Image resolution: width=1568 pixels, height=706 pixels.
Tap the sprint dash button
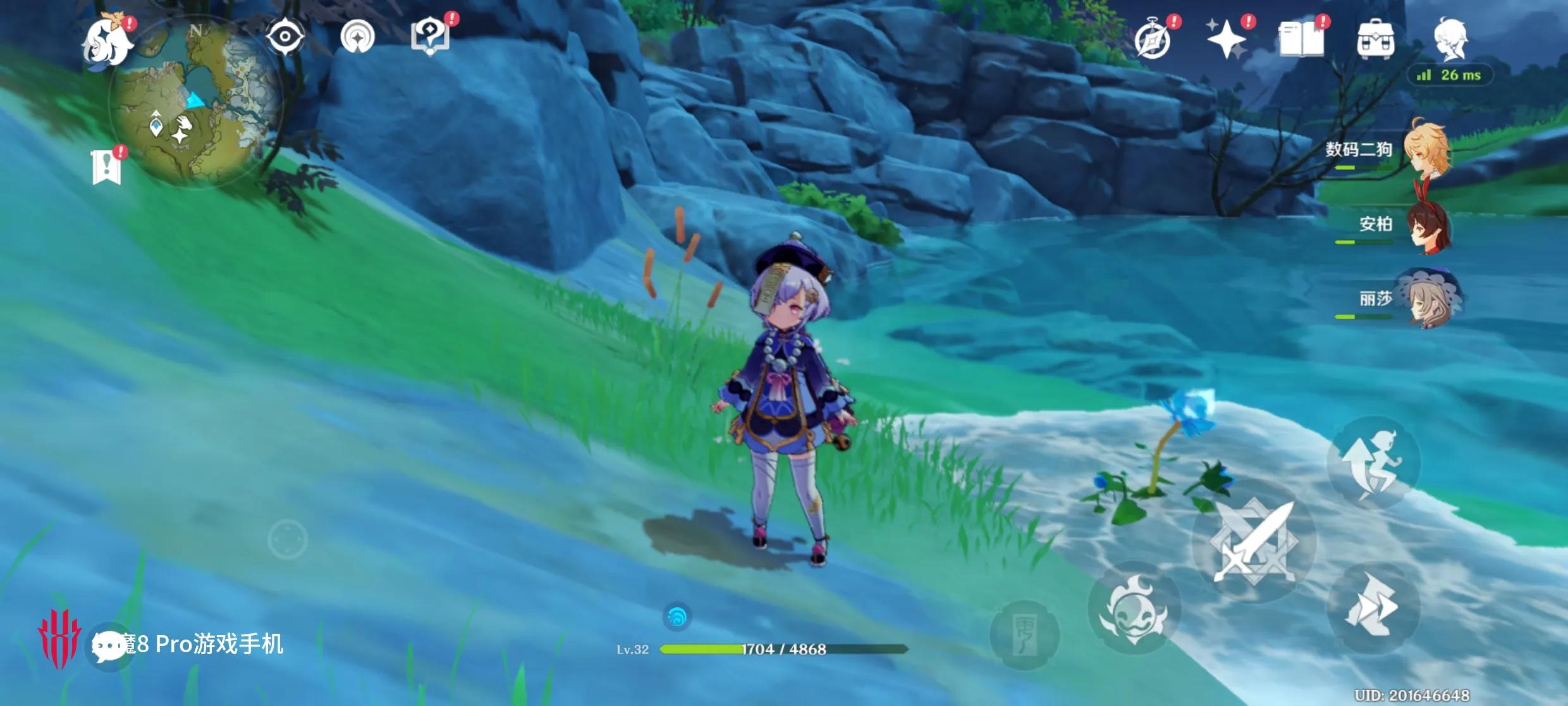[1373, 607]
